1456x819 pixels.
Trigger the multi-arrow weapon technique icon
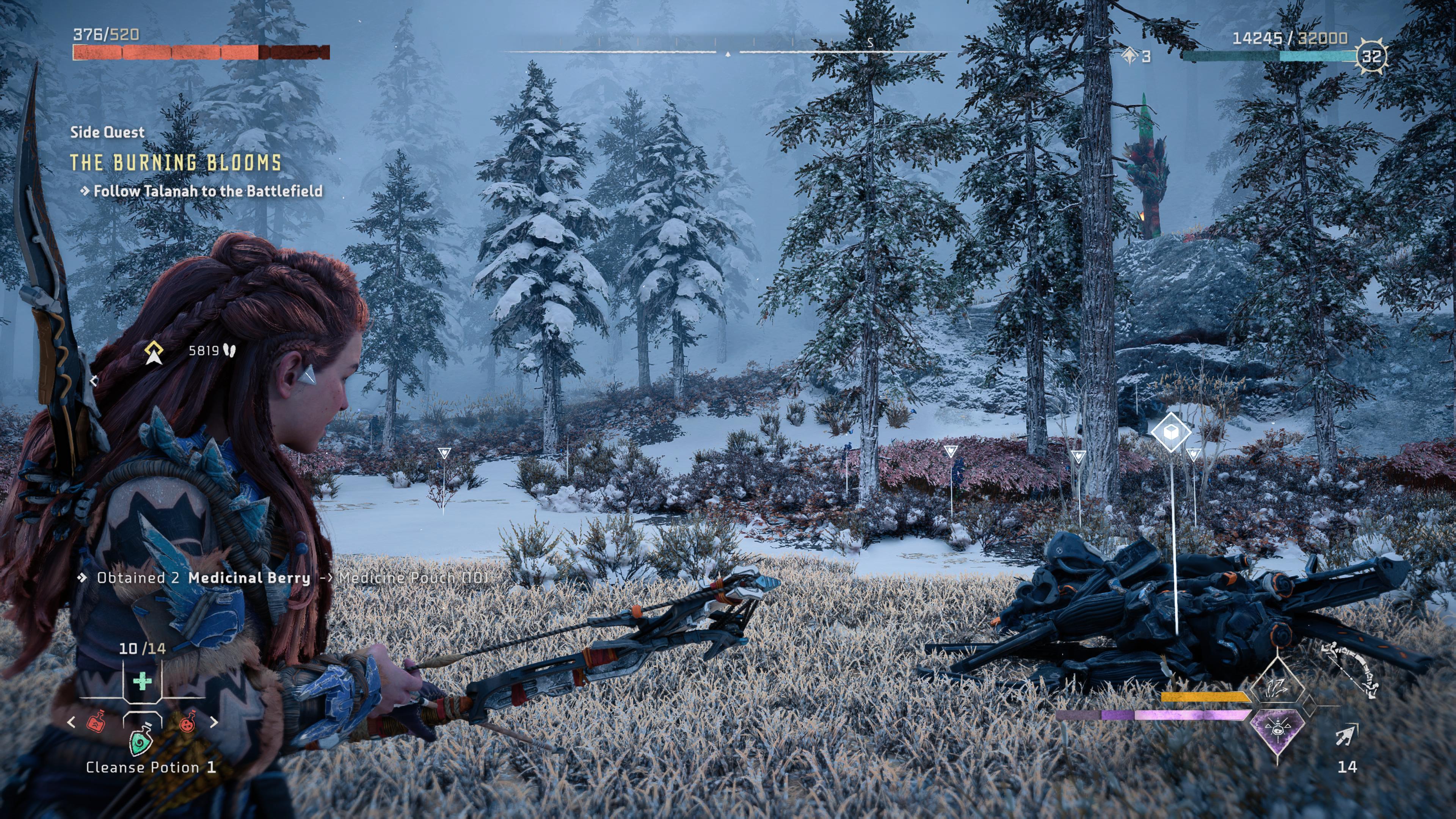1277,688
